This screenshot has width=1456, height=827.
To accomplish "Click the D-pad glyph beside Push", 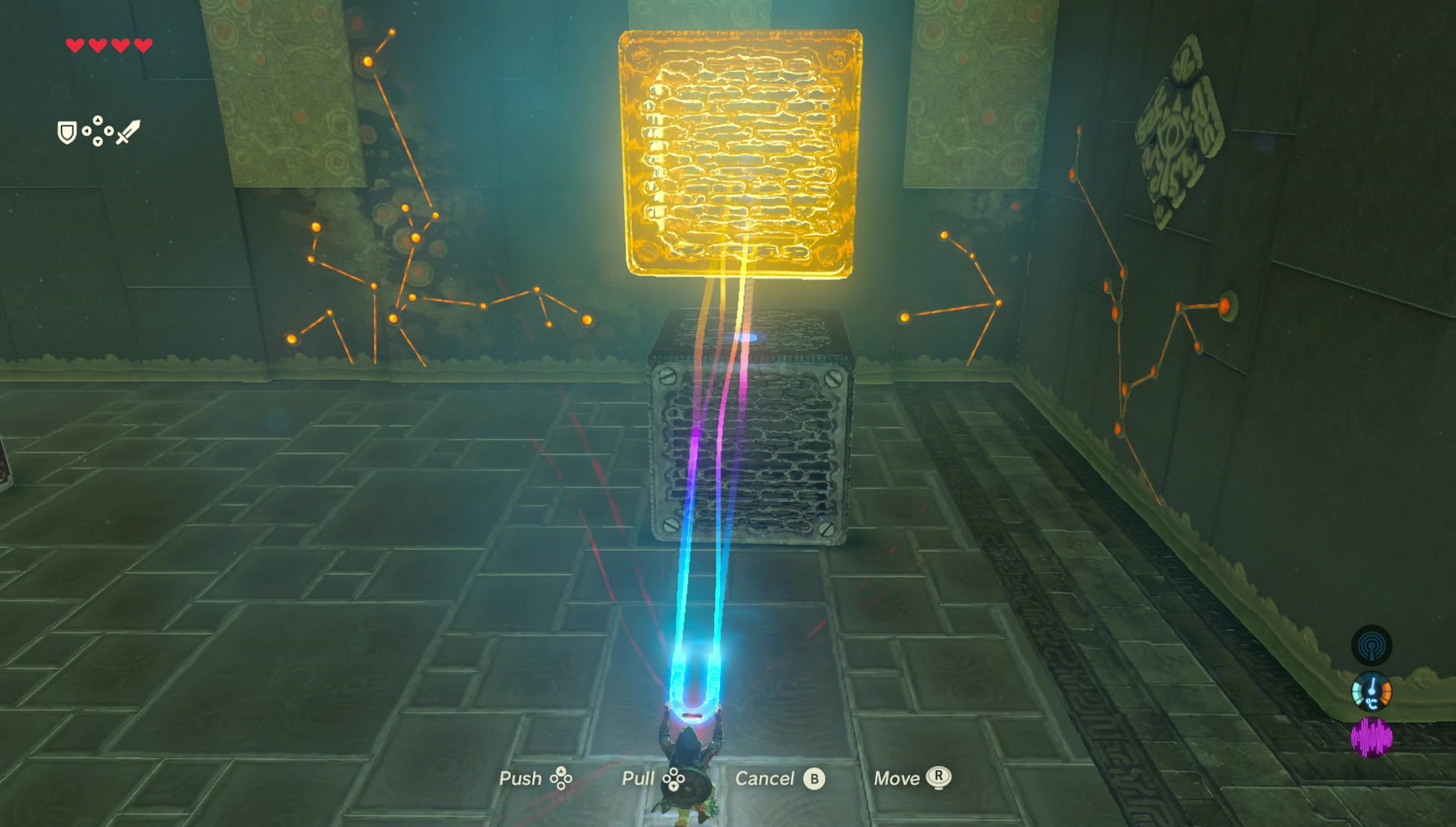I will point(561,778).
